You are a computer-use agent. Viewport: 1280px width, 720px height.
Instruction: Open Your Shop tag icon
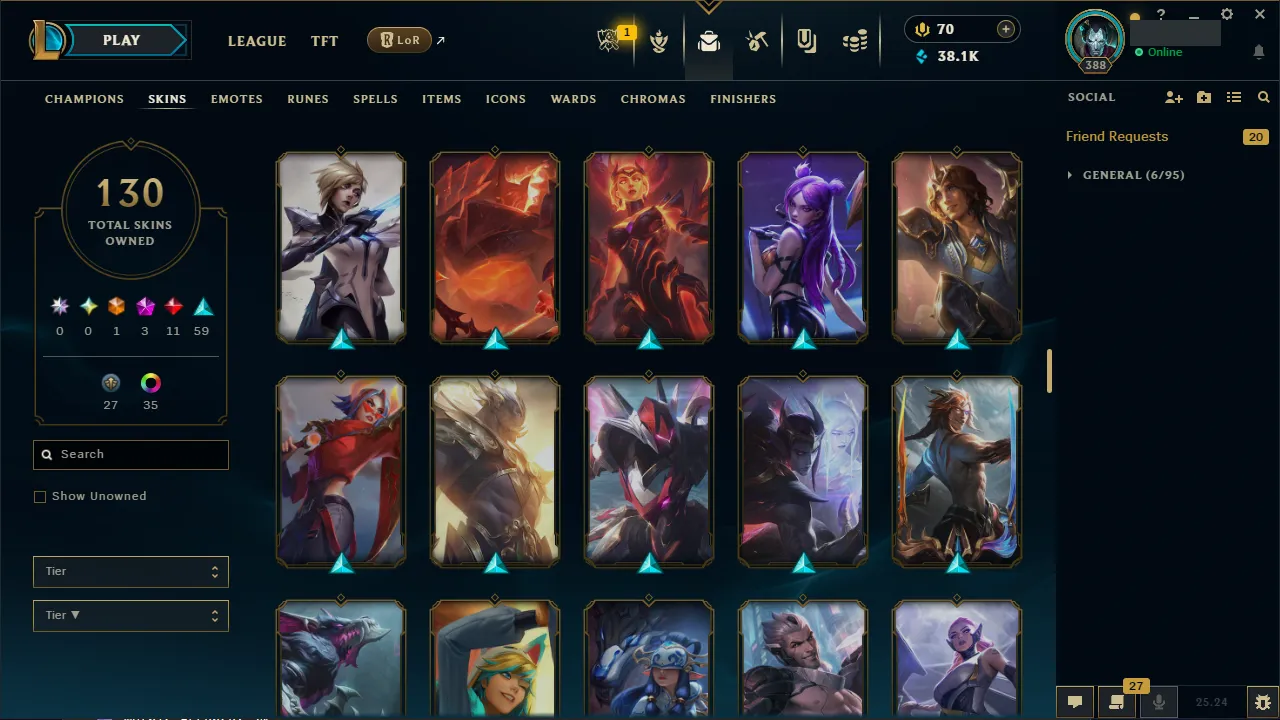[806, 41]
